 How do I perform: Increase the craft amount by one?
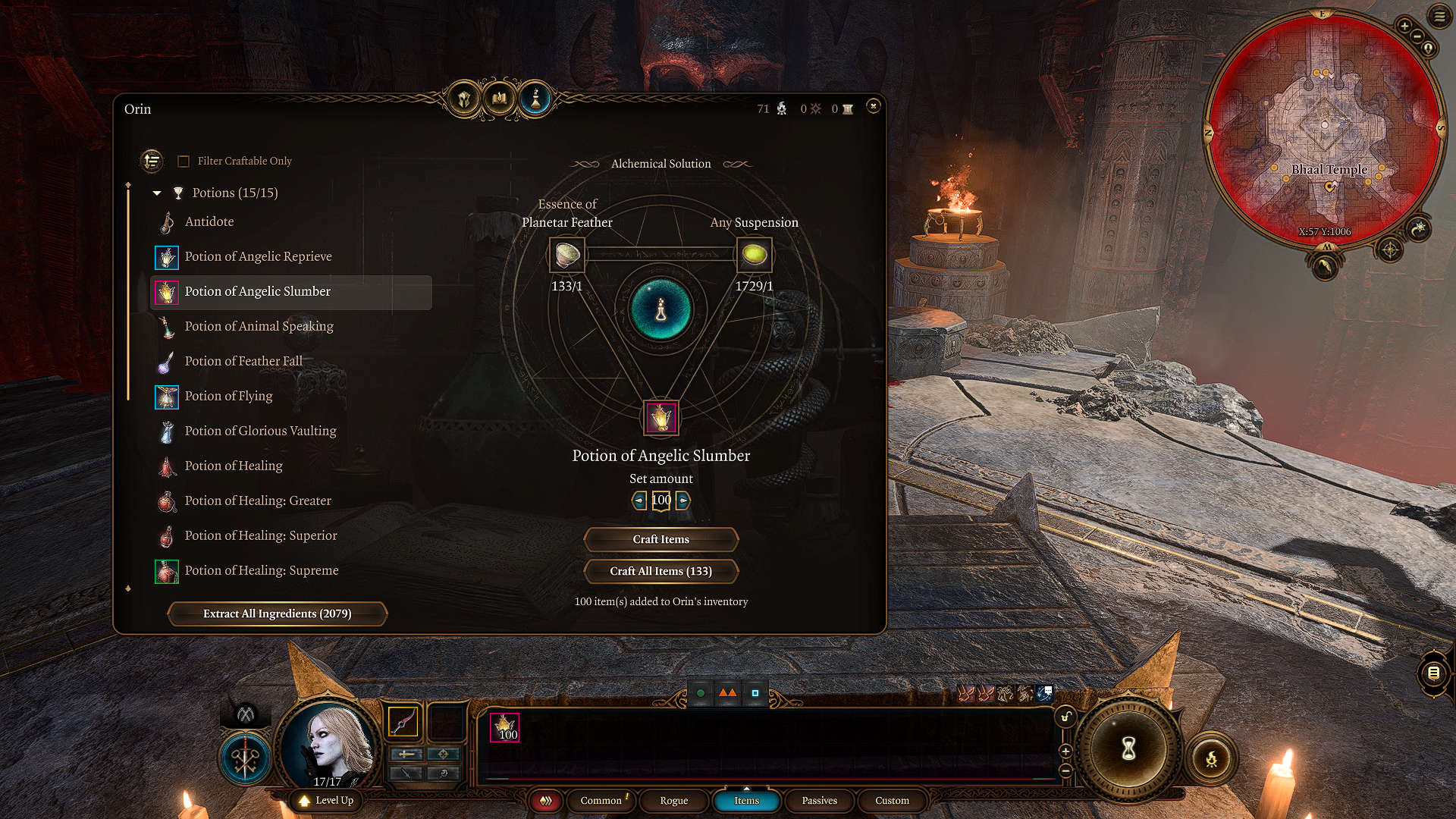[x=683, y=500]
